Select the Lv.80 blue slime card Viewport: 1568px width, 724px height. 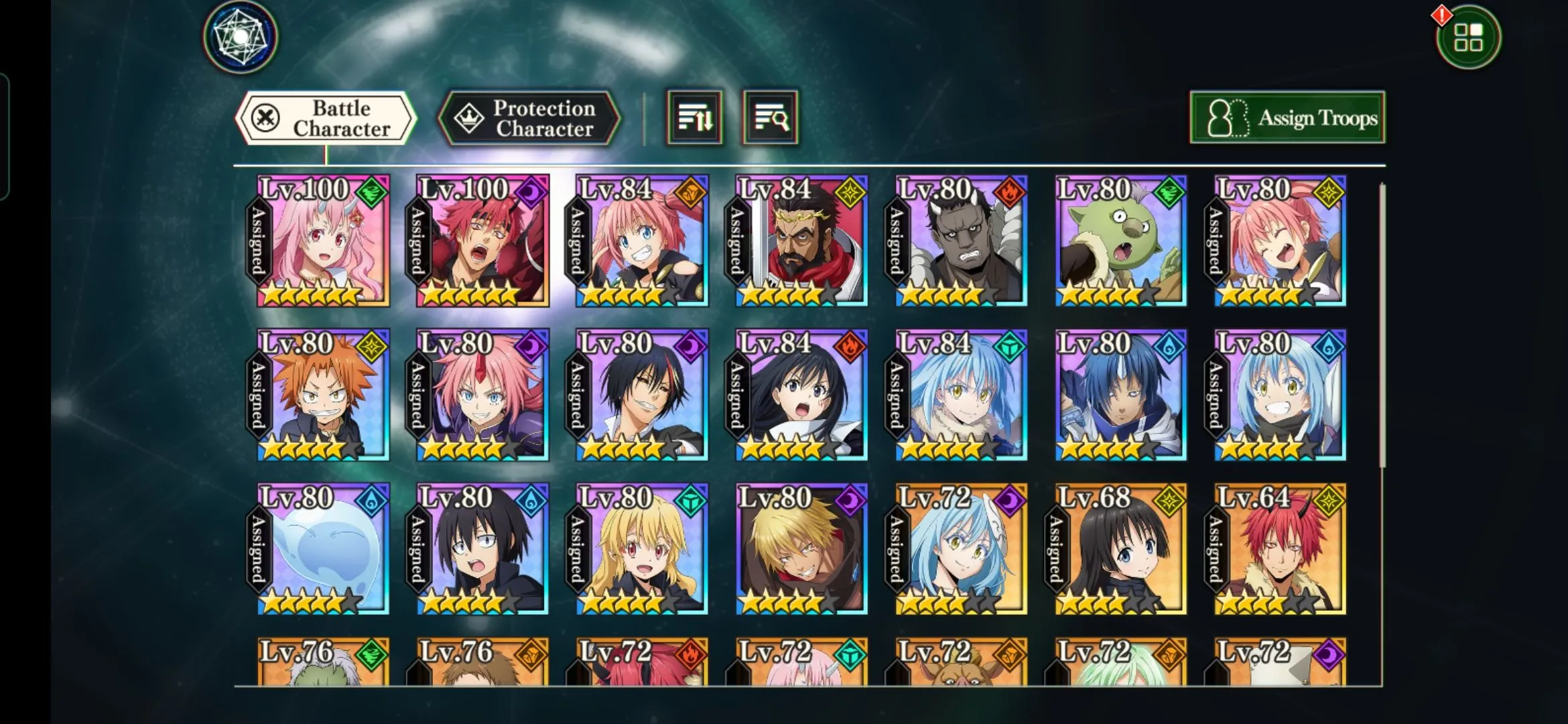coord(323,550)
